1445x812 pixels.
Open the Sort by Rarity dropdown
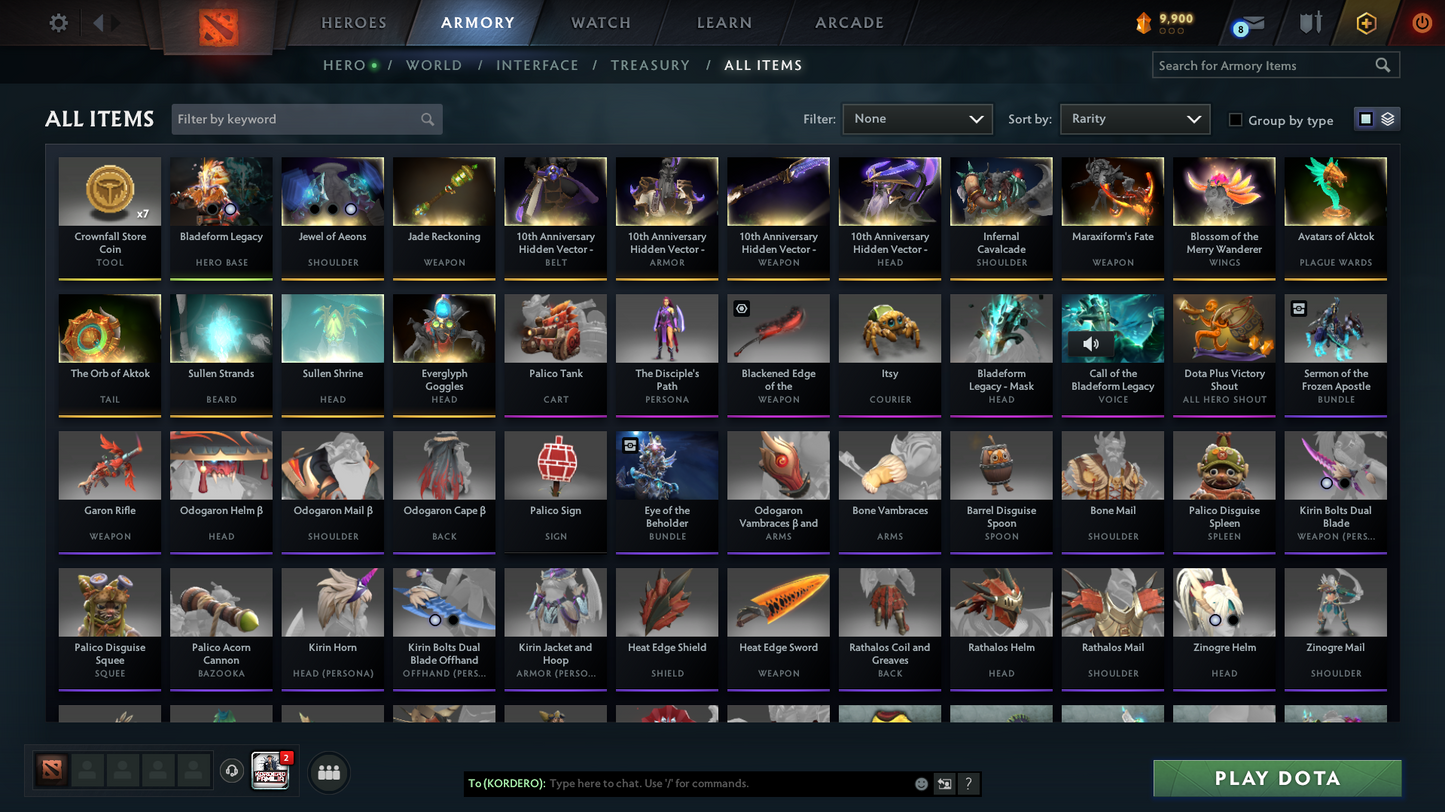click(1134, 118)
